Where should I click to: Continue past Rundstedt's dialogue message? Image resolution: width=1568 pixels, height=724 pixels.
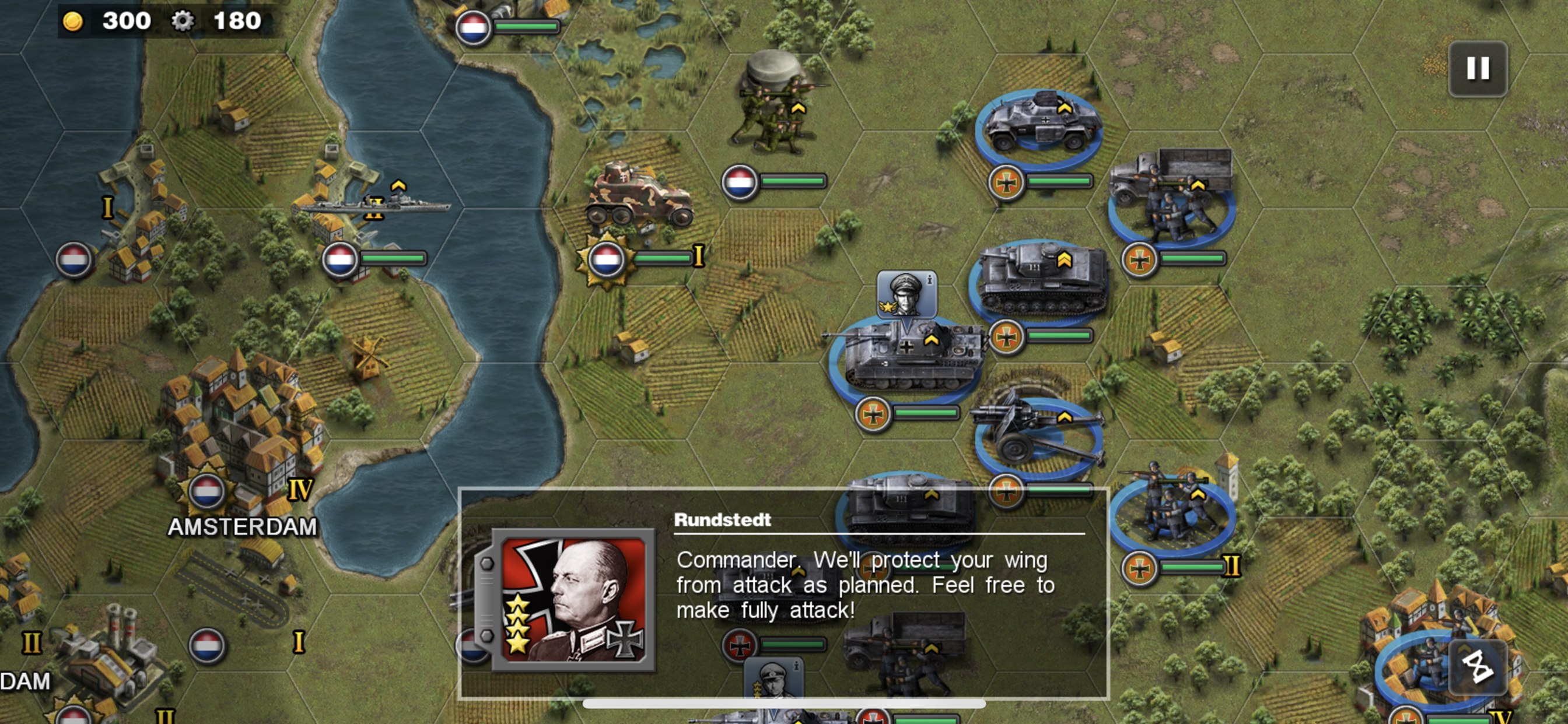864,585
